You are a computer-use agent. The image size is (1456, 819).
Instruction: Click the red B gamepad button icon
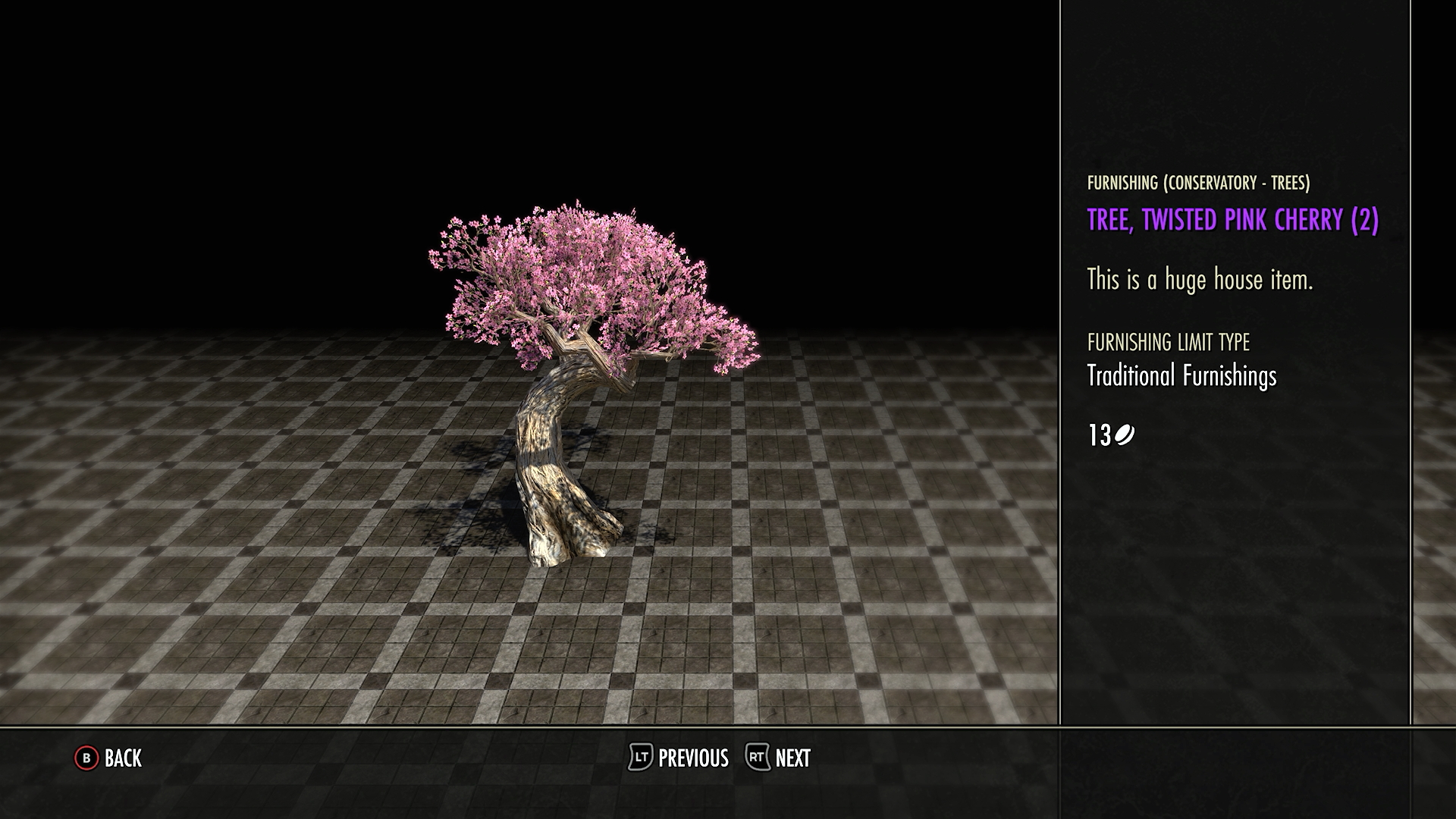tap(86, 758)
